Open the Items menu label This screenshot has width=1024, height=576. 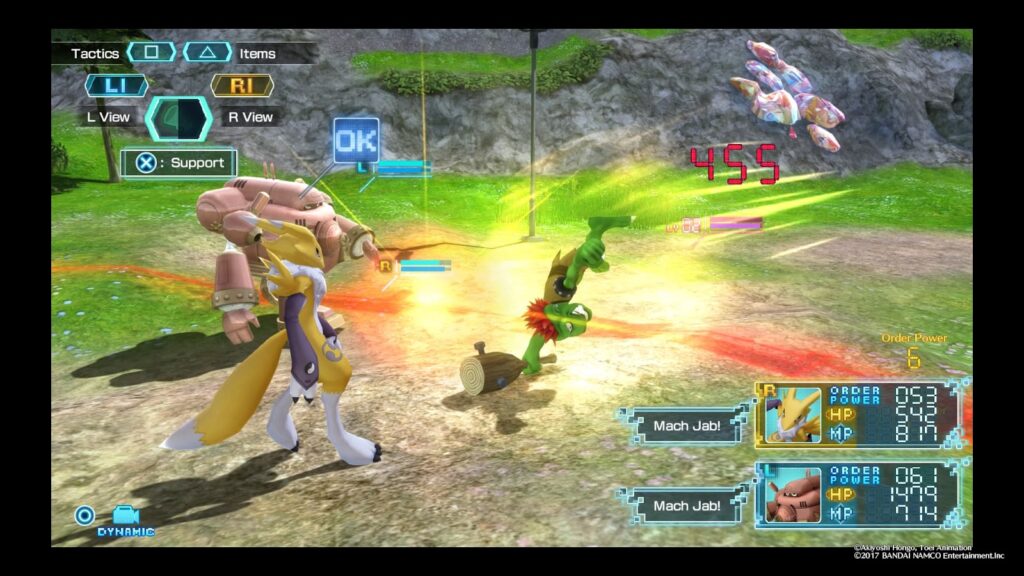click(x=257, y=53)
